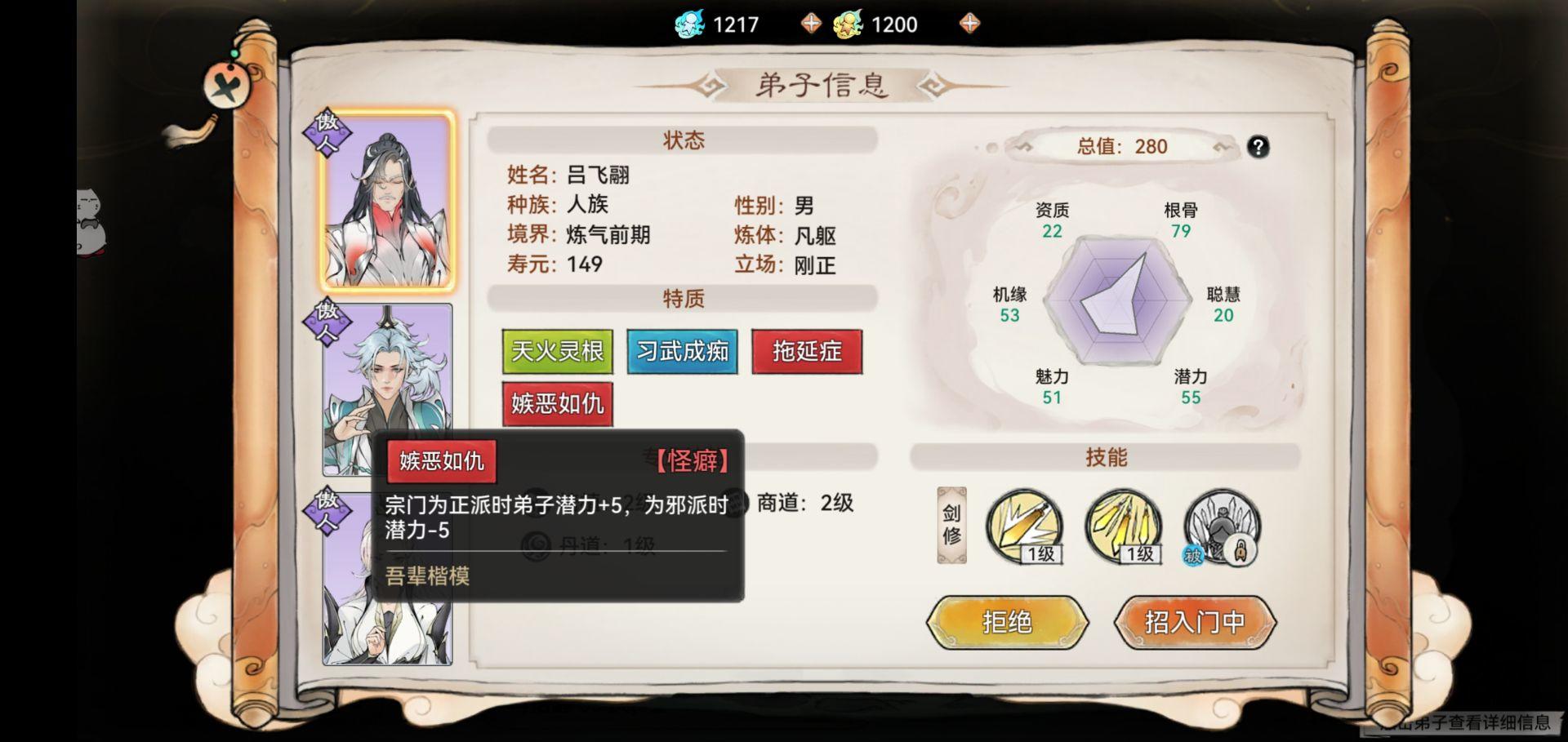1568x742 pixels.
Task: Click the X button on the top-left scroll
Action: pyautogui.click(x=228, y=88)
